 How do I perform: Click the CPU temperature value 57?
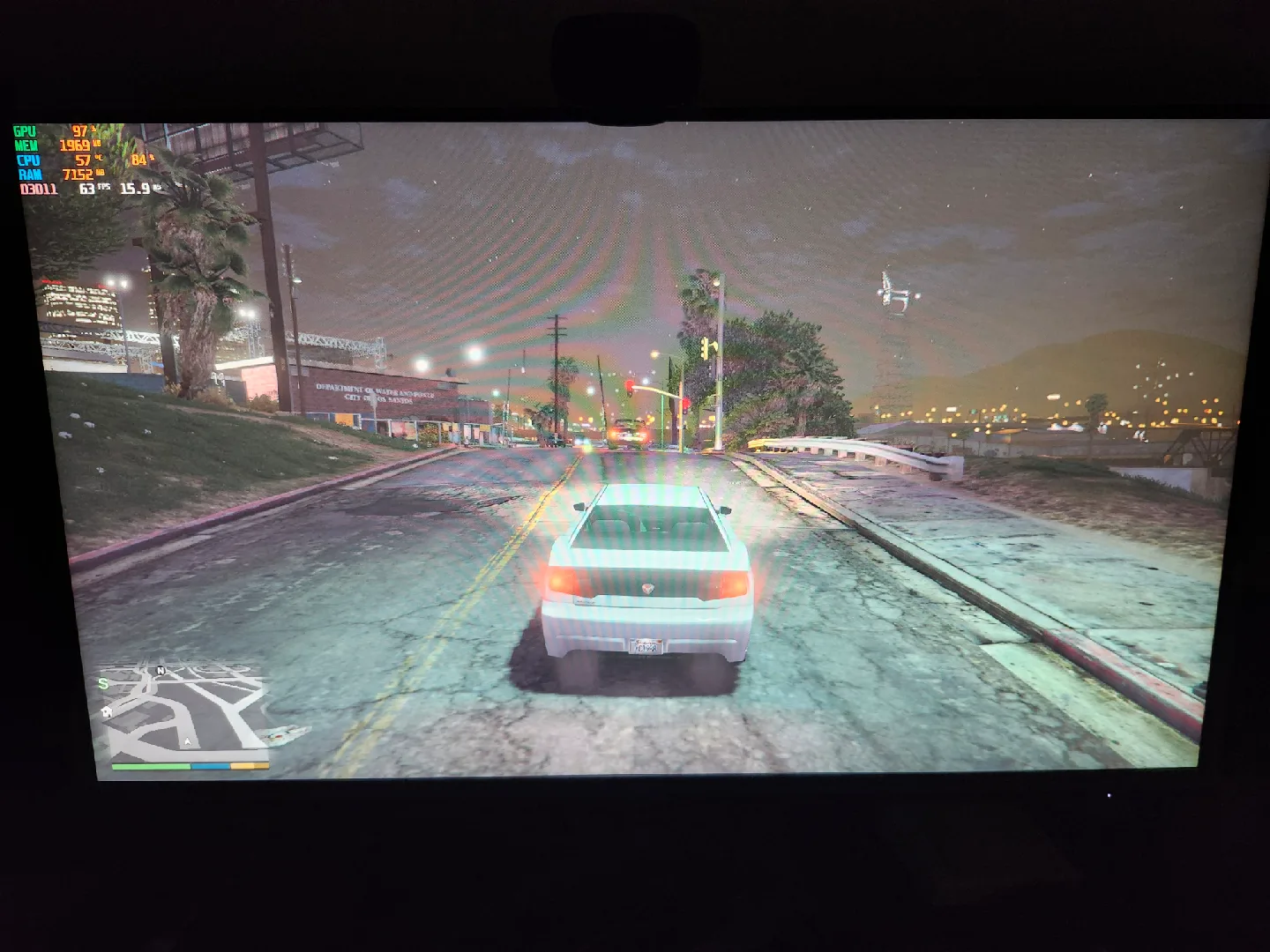(83, 160)
